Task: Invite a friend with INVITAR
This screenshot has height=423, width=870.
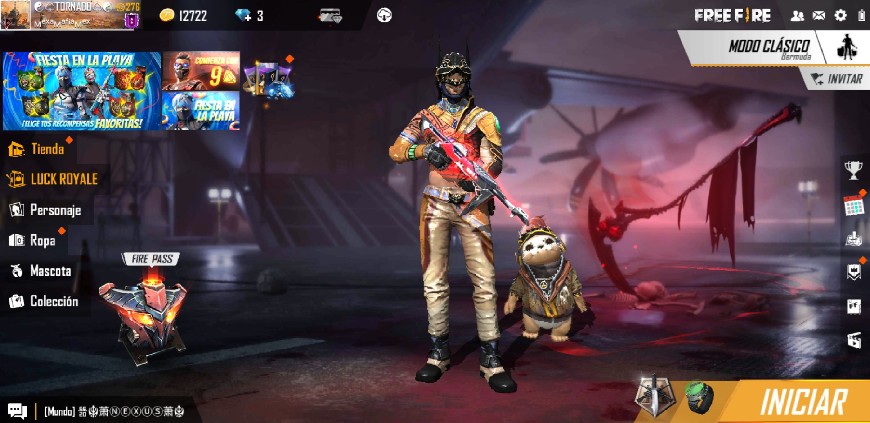Action: point(837,79)
